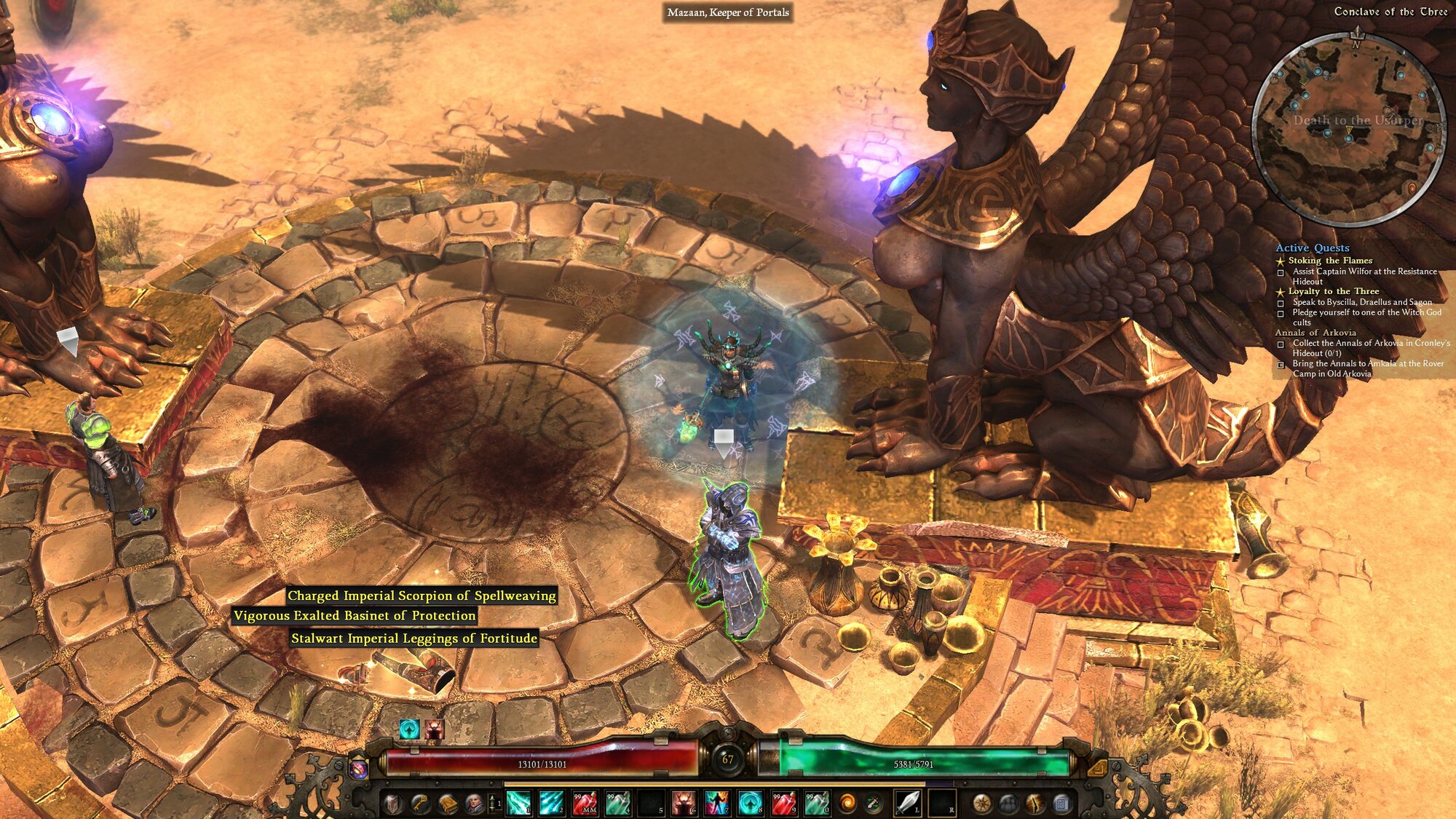
Task: Use the green energy potion in slot 4
Action: coord(617,803)
